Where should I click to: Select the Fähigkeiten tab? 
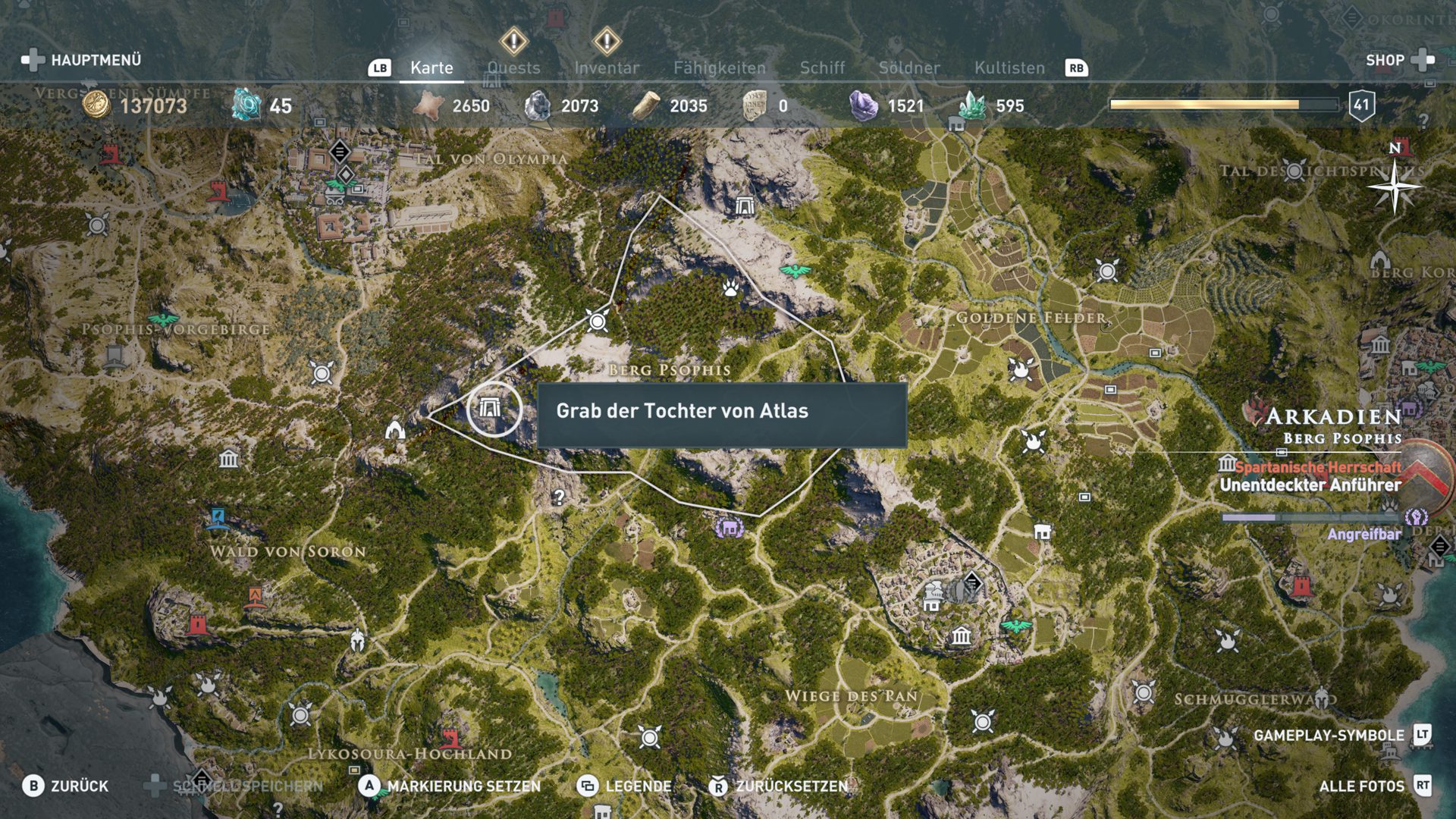(x=720, y=67)
